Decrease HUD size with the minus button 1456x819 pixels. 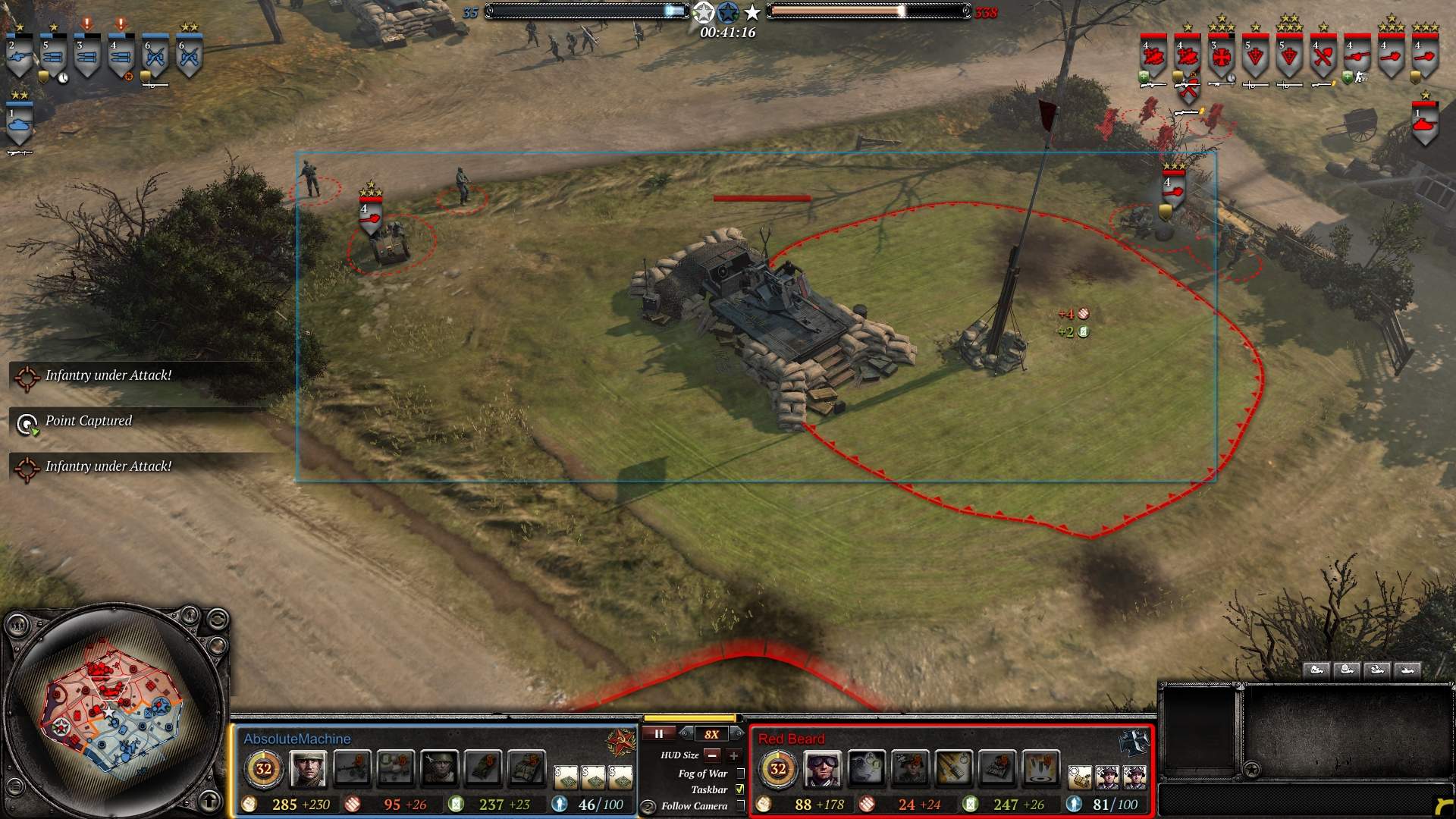[712, 755]
